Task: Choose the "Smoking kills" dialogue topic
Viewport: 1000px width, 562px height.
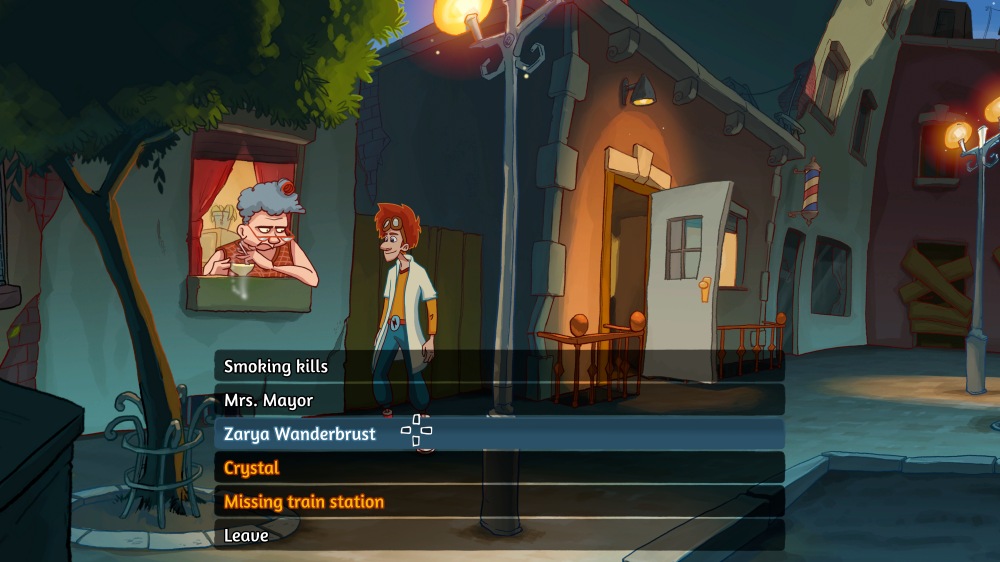Action: [276, 367]
